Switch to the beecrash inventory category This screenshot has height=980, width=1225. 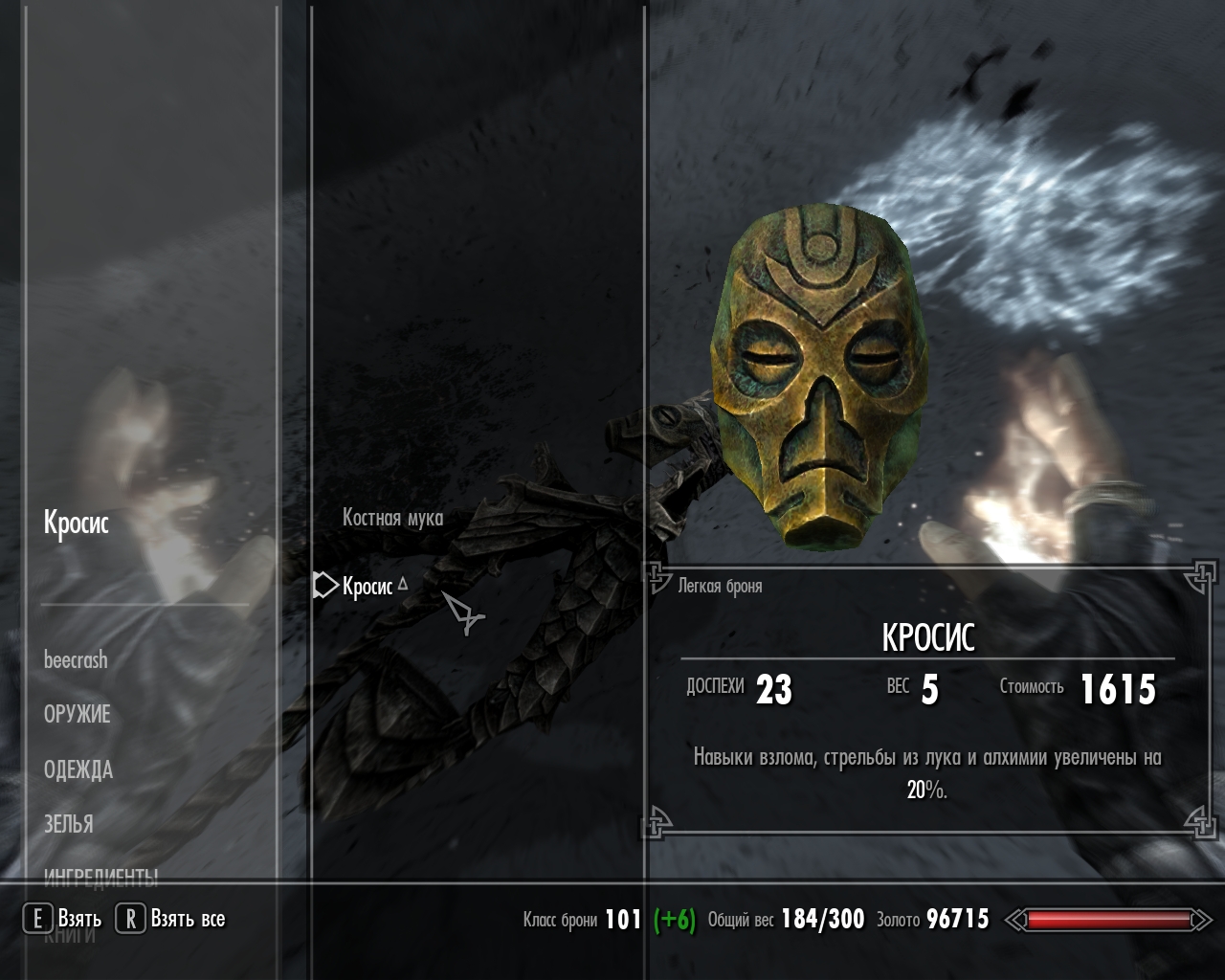pos(76,659)
